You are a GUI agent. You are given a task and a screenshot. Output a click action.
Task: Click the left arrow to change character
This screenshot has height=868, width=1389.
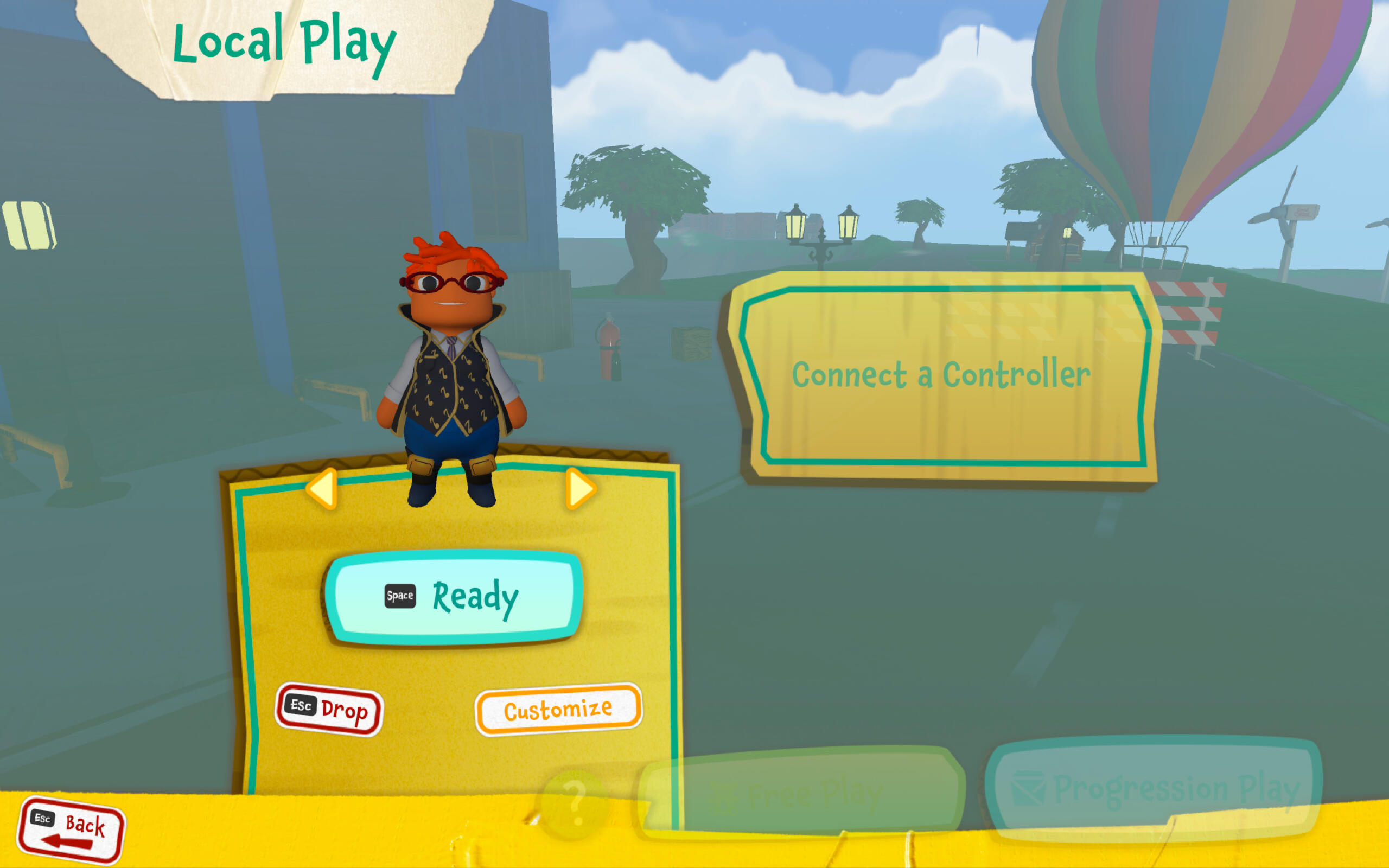click(323, 489)
